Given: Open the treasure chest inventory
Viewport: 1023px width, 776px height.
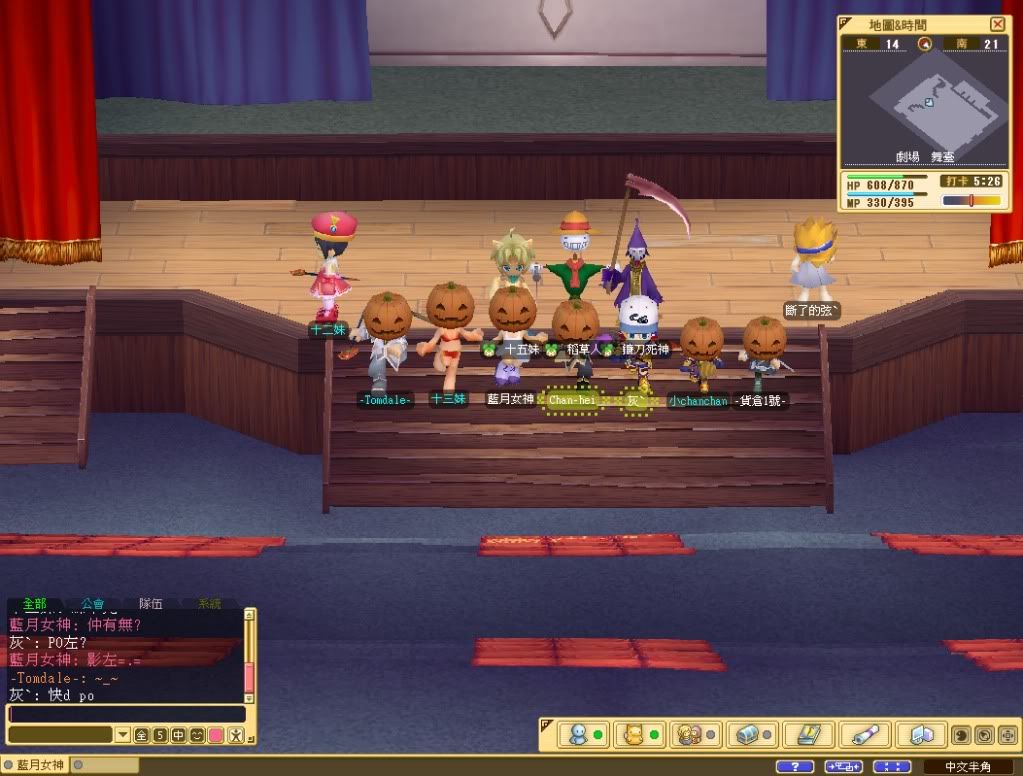Looking at the screenshot, I should point(747,735).
